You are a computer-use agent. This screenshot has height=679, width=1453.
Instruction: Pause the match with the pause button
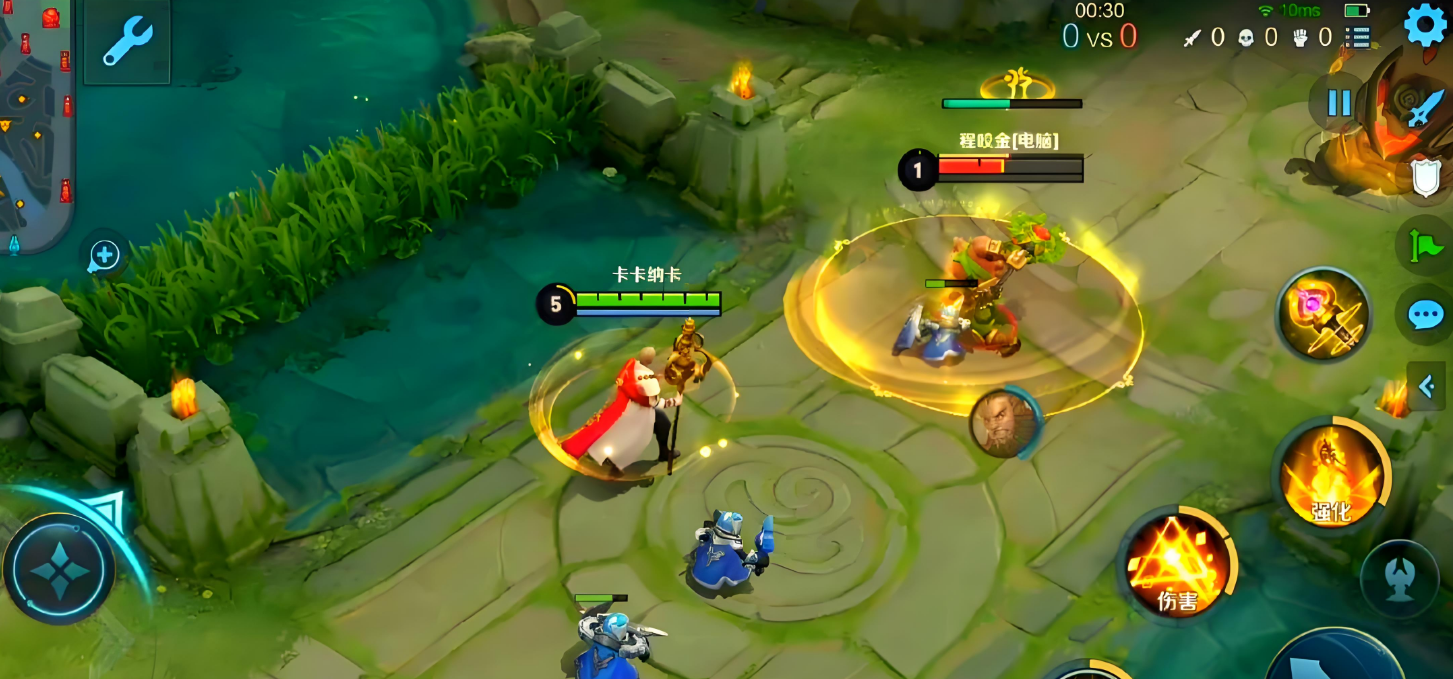click(x=1339, y=103)
